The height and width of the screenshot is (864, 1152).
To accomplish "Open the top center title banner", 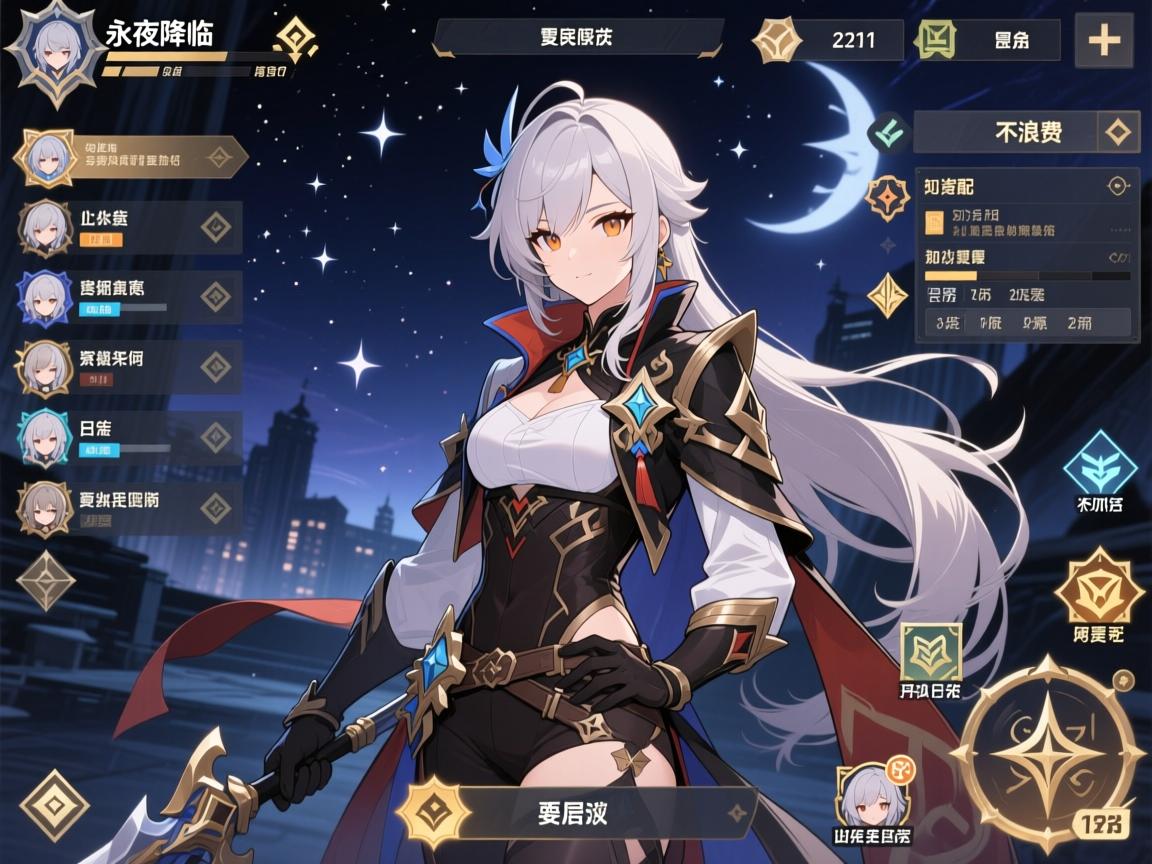I will (577, 38).
